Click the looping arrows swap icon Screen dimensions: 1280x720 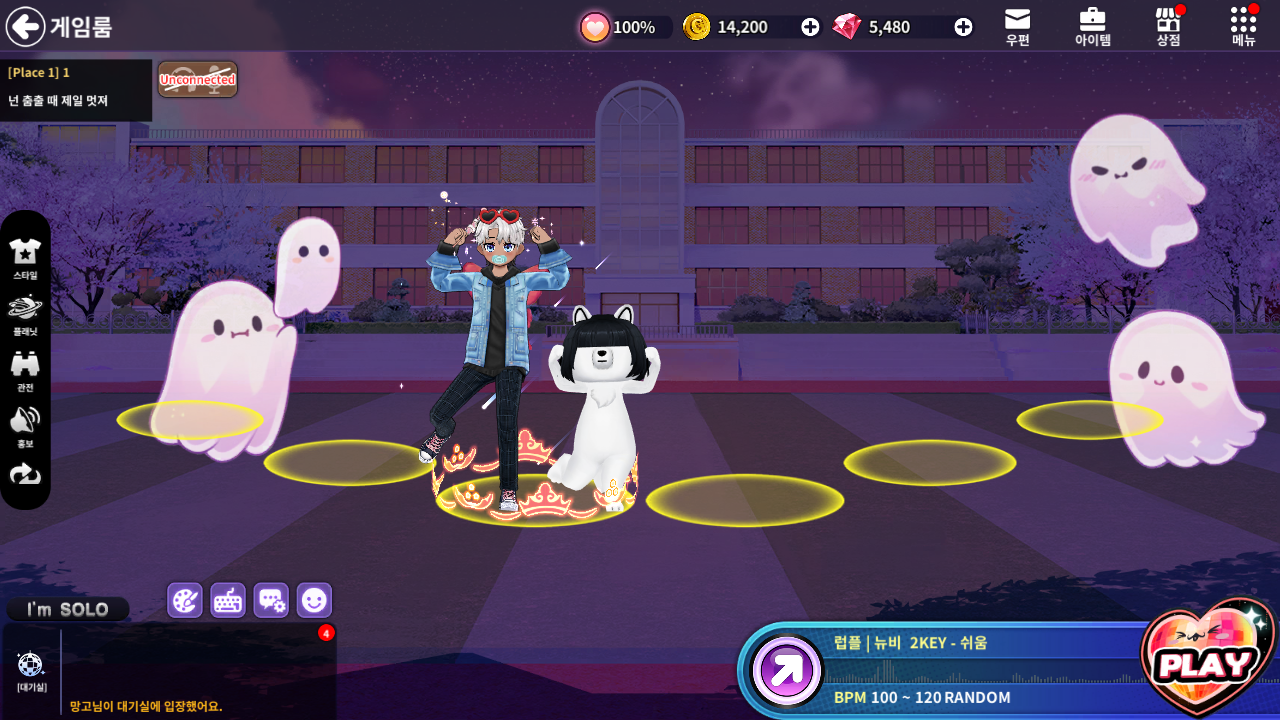pos(25,474)
